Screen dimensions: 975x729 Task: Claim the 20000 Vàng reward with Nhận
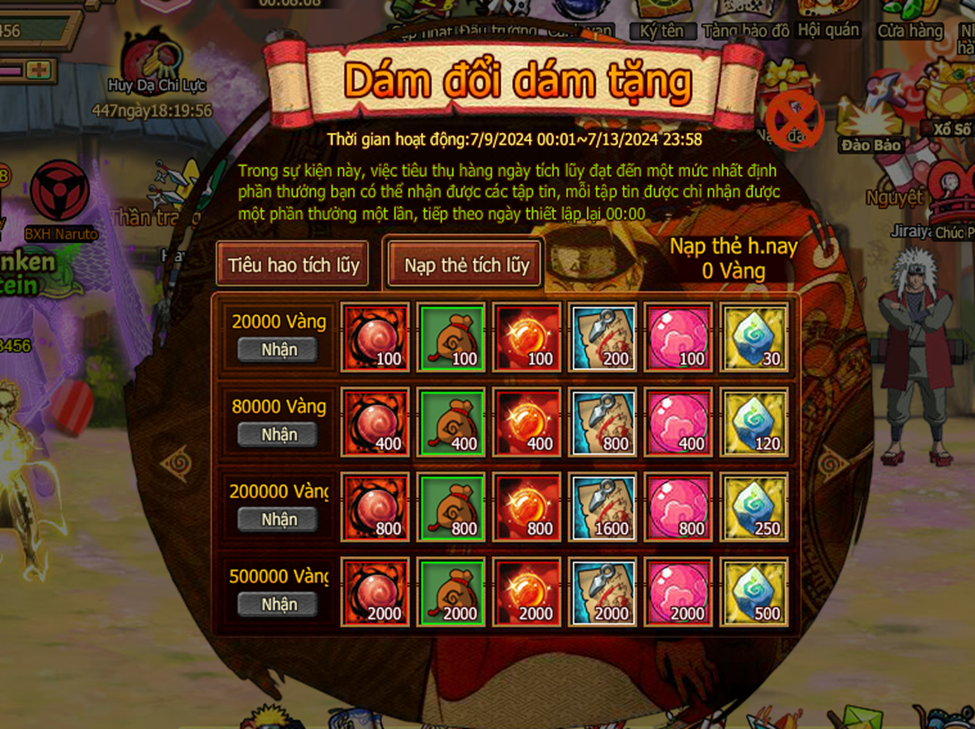coord(279,349)
